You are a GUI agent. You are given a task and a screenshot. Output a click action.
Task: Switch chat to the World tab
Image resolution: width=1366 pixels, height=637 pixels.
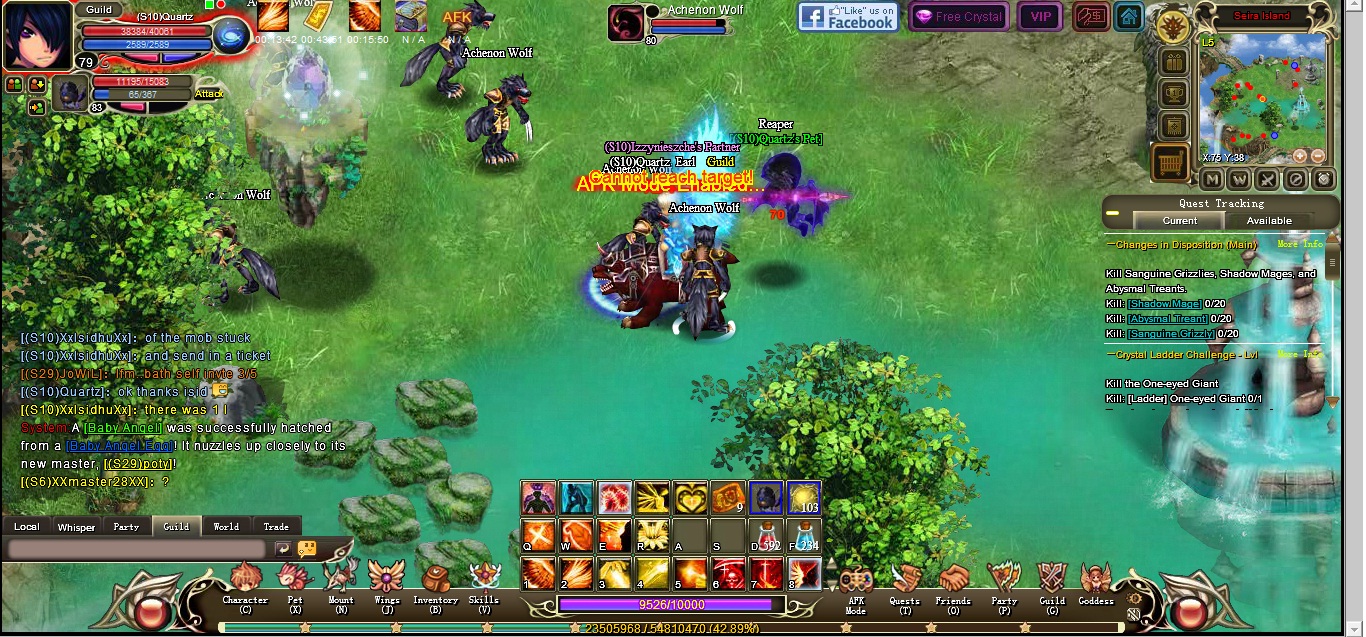tap(226, 526)
